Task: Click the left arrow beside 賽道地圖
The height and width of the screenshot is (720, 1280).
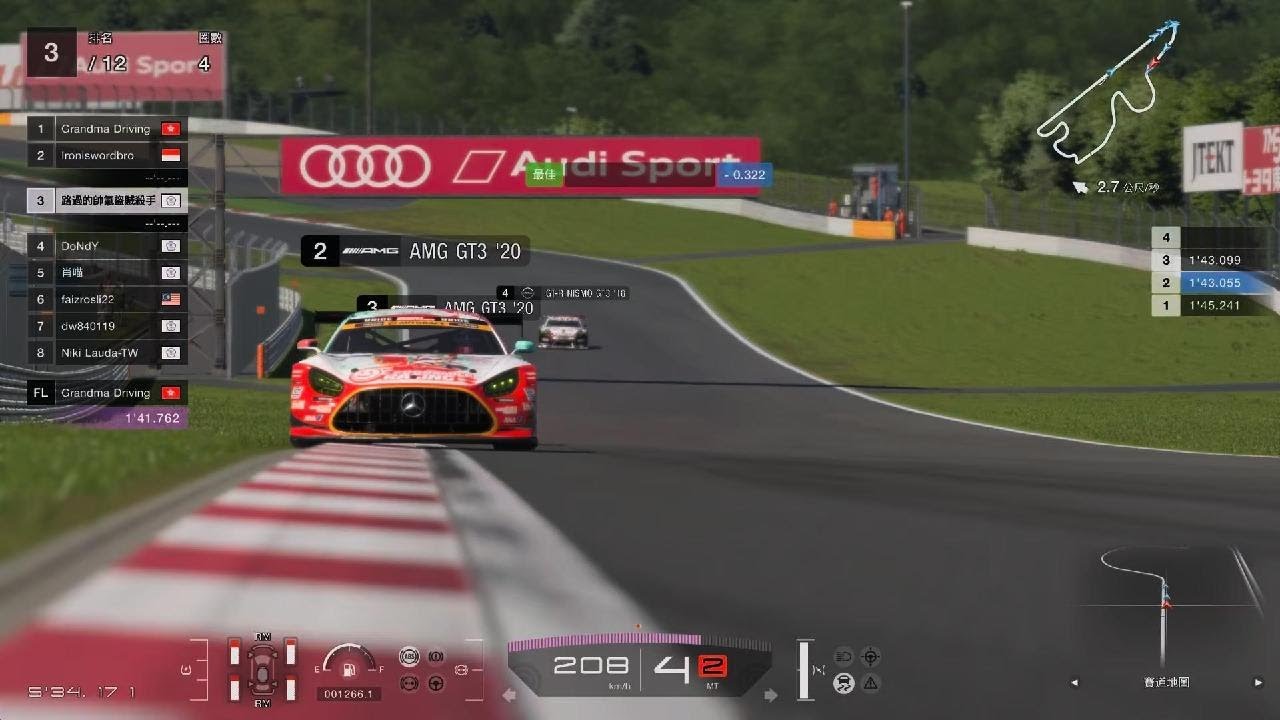Action: (1075, 683)
